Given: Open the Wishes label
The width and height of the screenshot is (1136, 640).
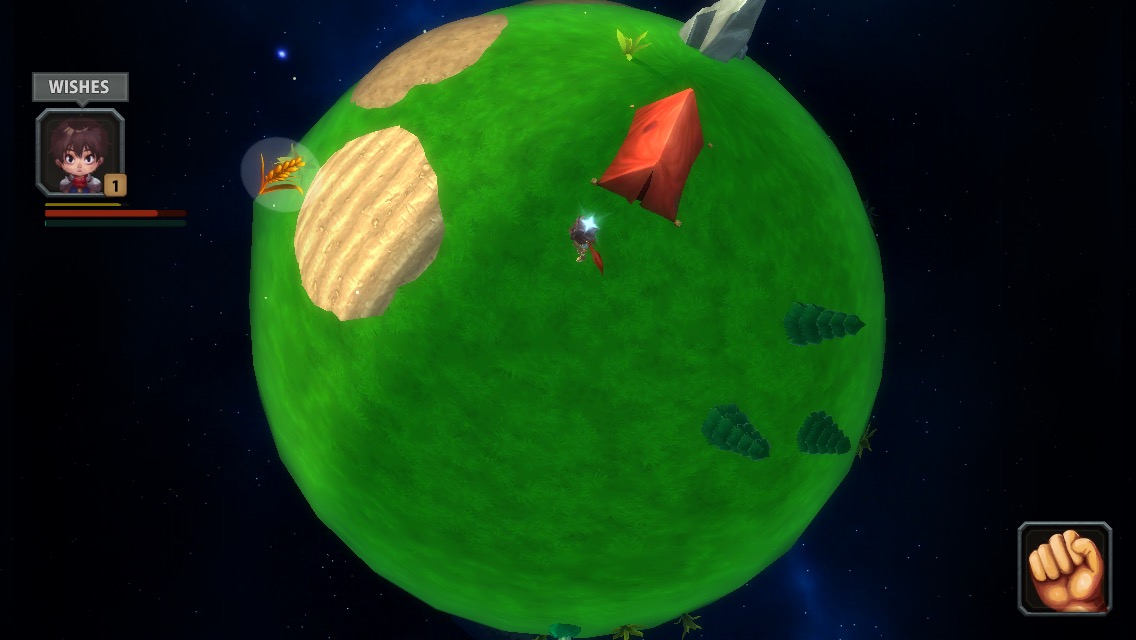Looking at the screenshot, I should (x=80, y=87).
